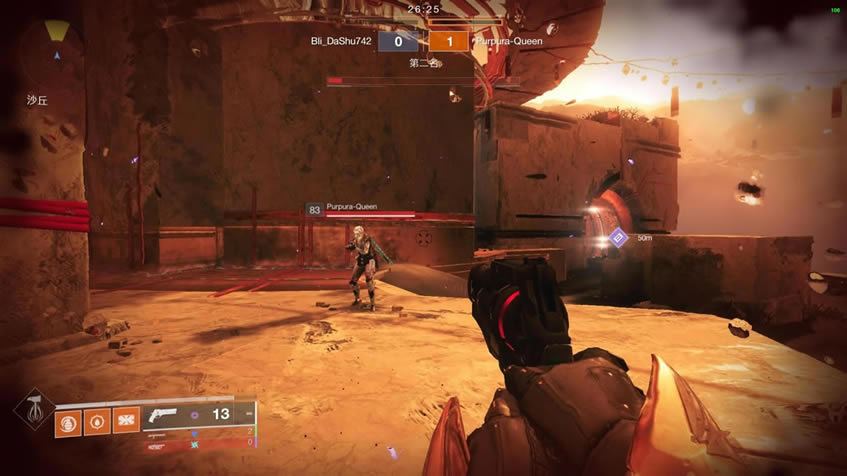Image resolution: width=847 pixels, height=476 pixels.
Task: Select the super ability diamond icon
Action: 34,409
